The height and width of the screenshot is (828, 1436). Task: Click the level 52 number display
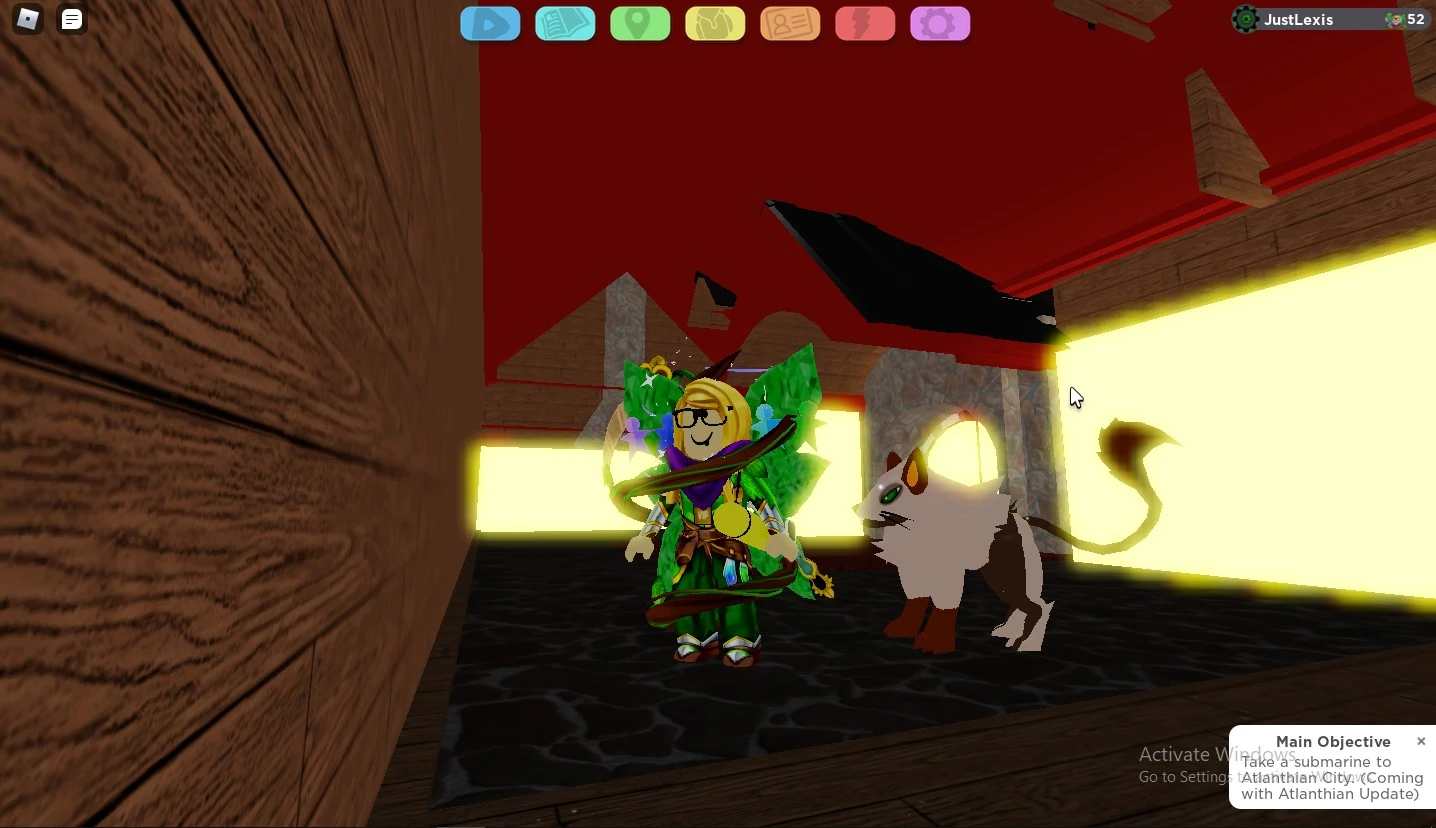point(1416,19)
